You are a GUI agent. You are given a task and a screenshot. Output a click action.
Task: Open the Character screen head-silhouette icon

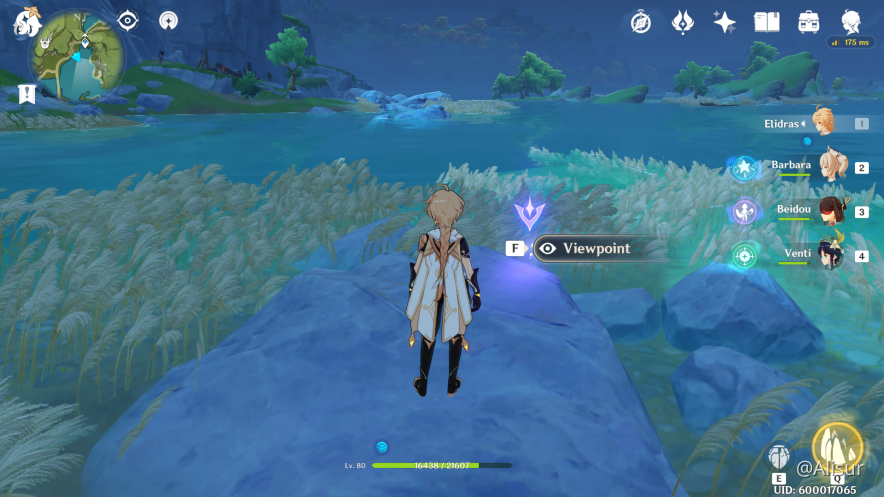(x=851, y=22)
